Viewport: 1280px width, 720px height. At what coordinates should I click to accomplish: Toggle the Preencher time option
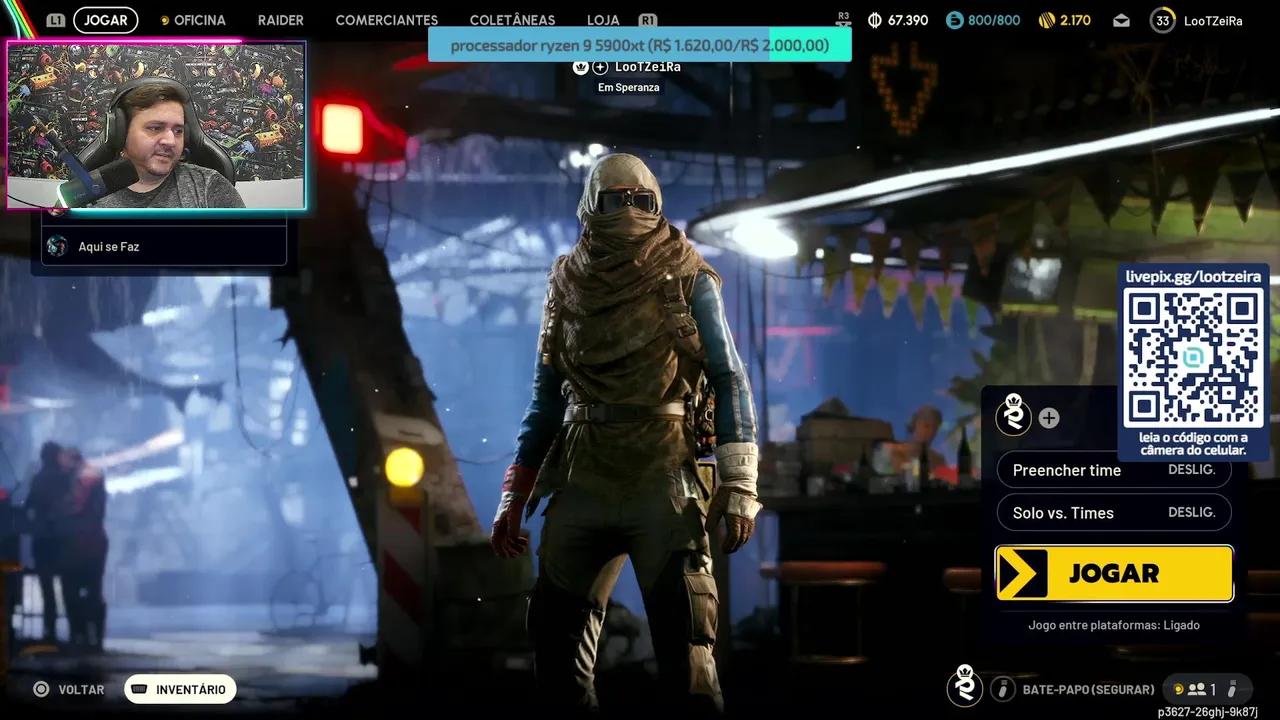[1114, 470]
